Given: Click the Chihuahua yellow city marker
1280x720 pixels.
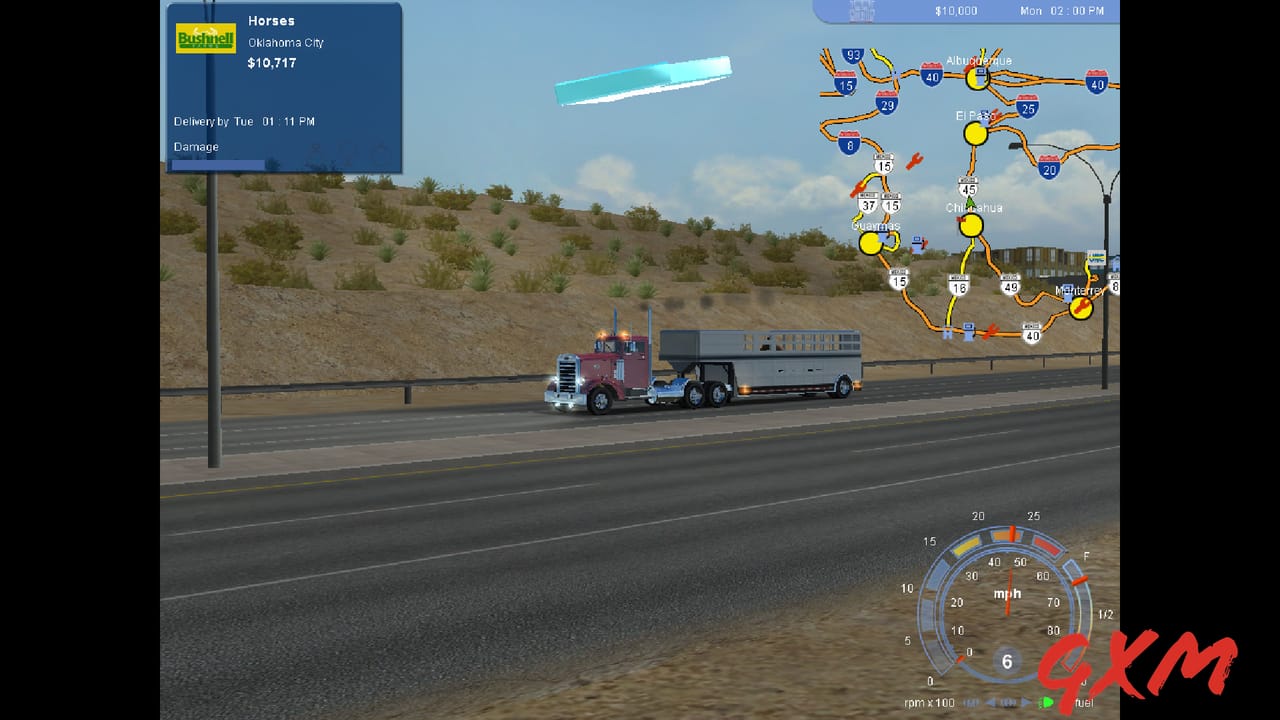Looking at the screenshot, I should pos(971,227).
